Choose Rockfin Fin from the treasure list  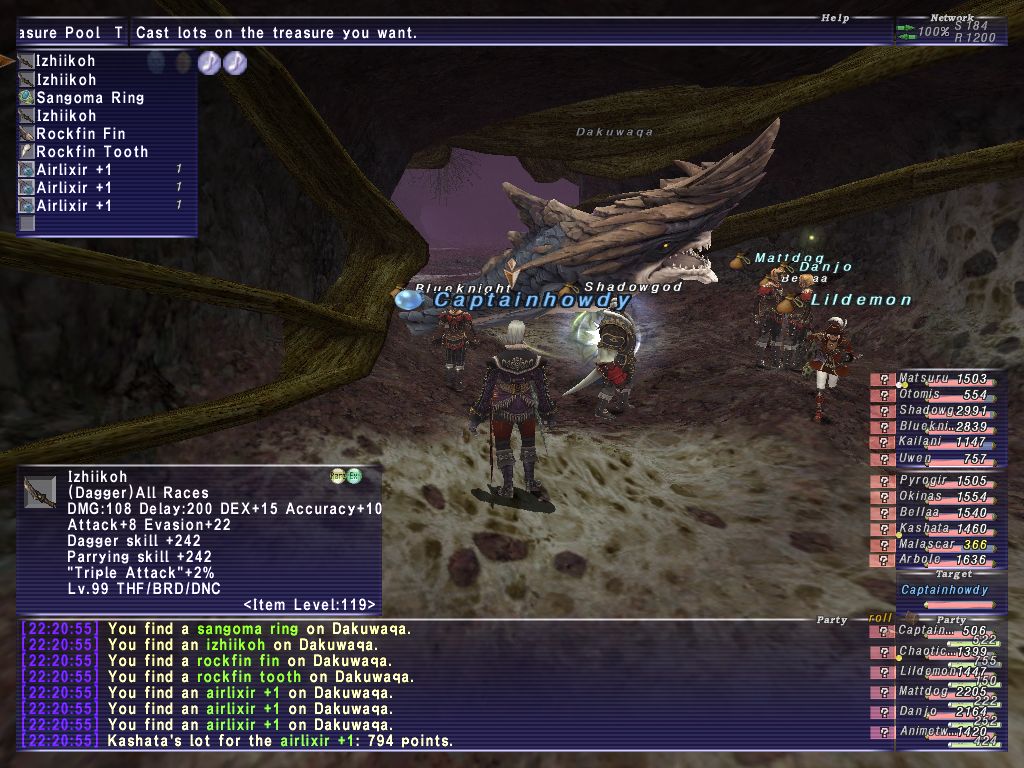pyautogui.click(x=80, y=134)
